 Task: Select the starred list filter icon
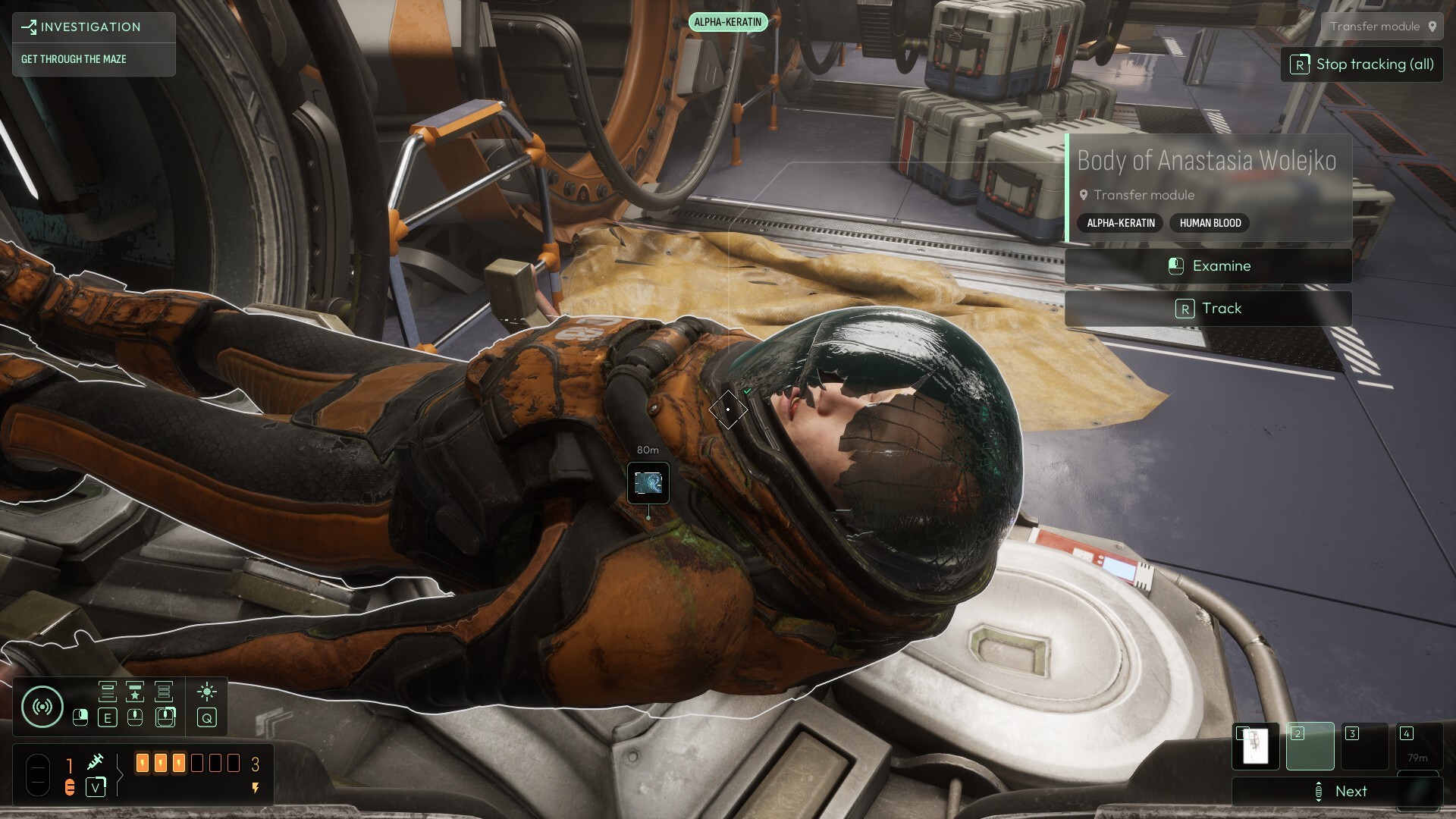(x=135, y=692)
